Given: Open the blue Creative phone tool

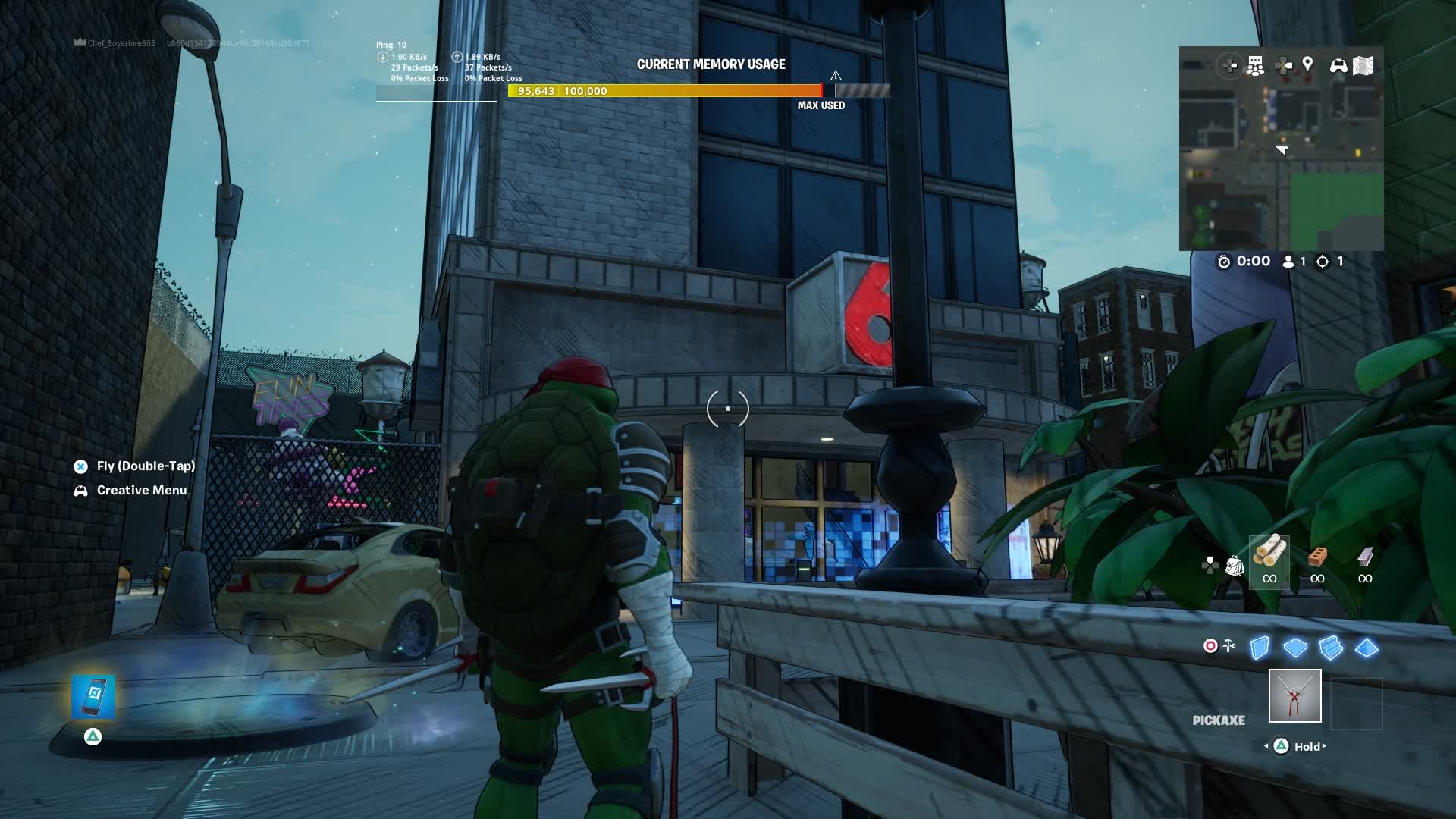Looking at the screenshot, I should pos(93,696).
